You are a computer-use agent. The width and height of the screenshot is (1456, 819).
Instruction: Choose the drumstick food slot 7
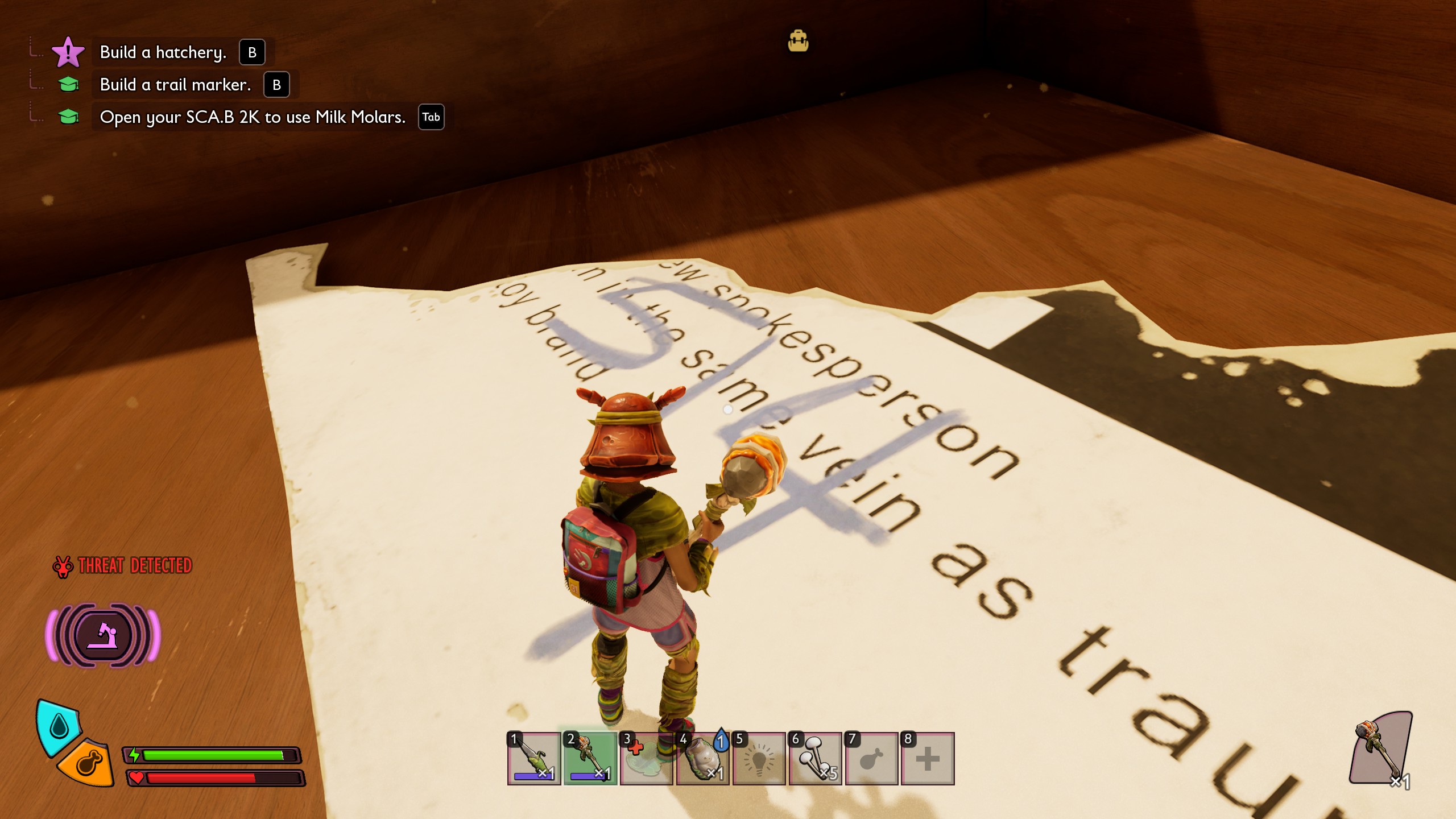[x=871, y=758]
